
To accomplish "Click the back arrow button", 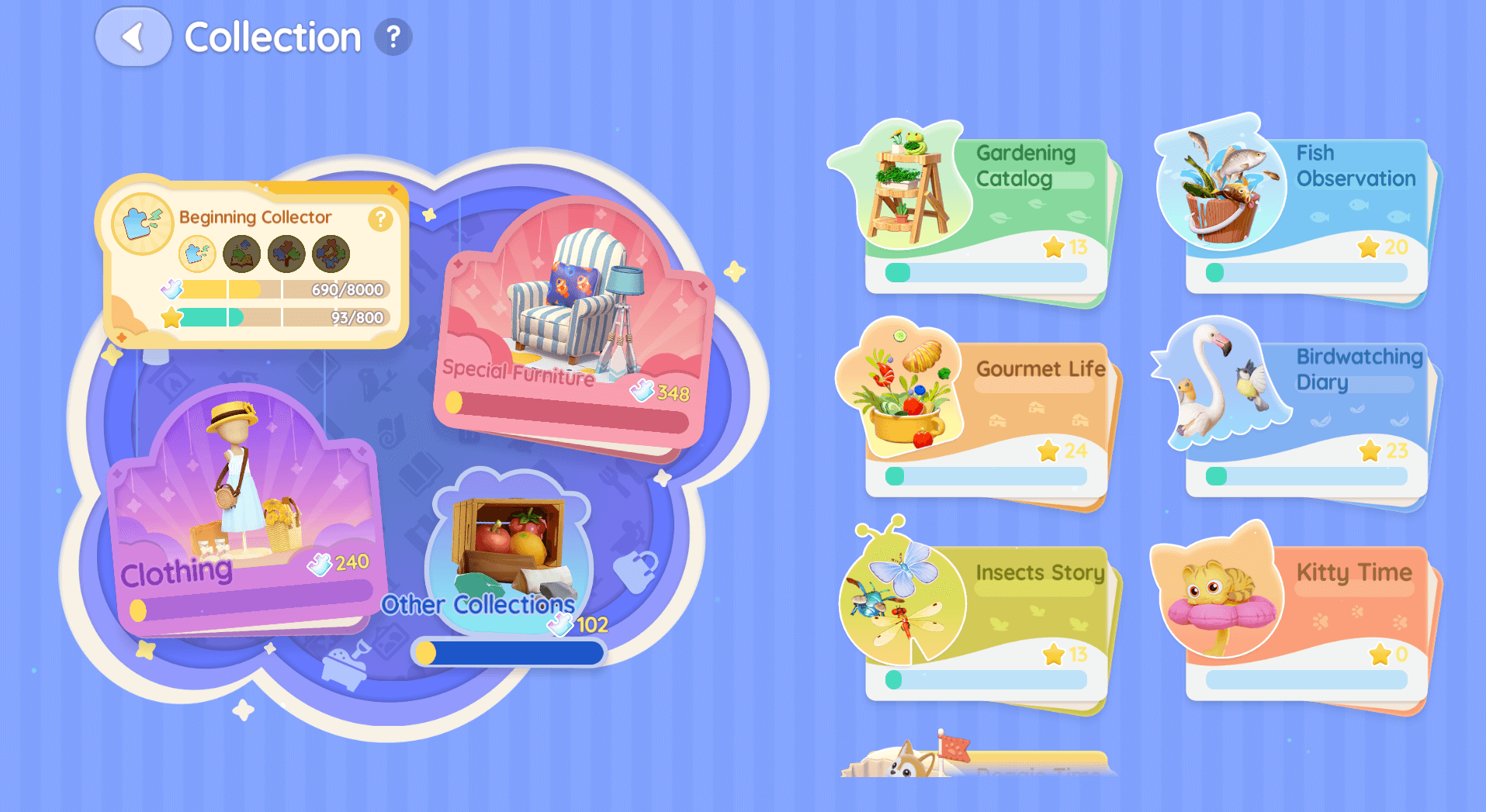I will point(133,35).
